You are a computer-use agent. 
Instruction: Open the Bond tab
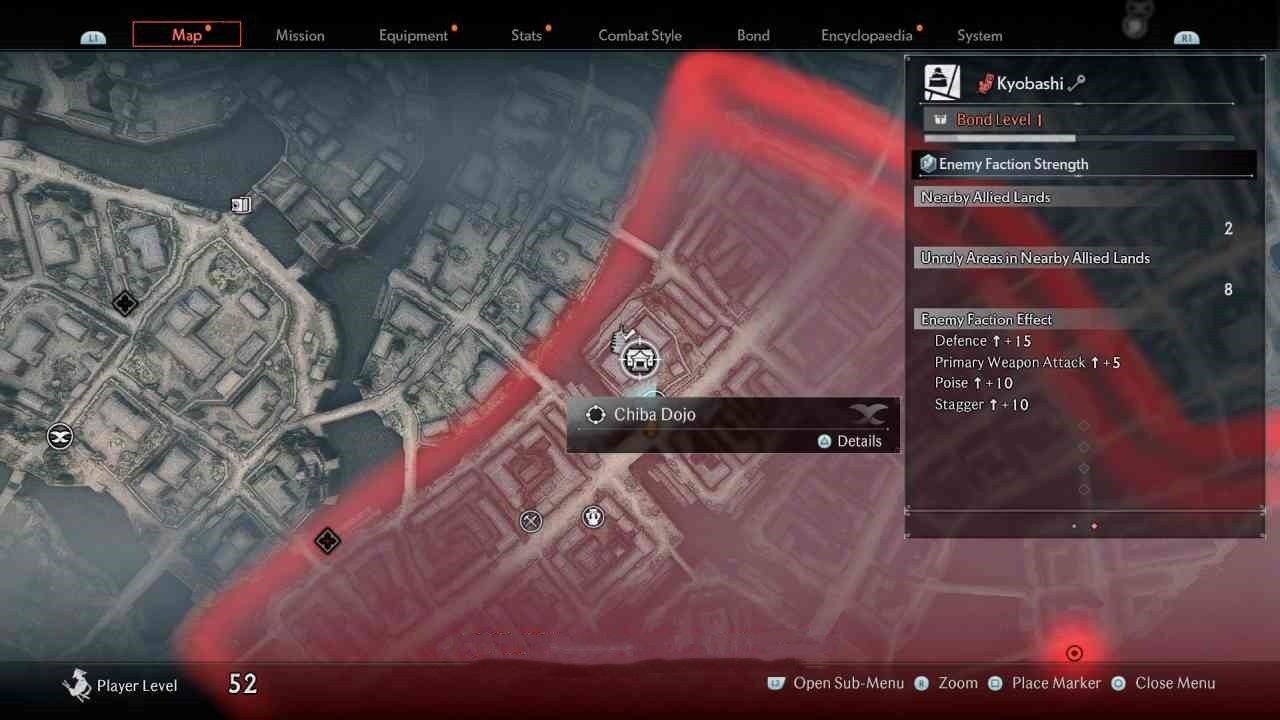click(753, 35)
